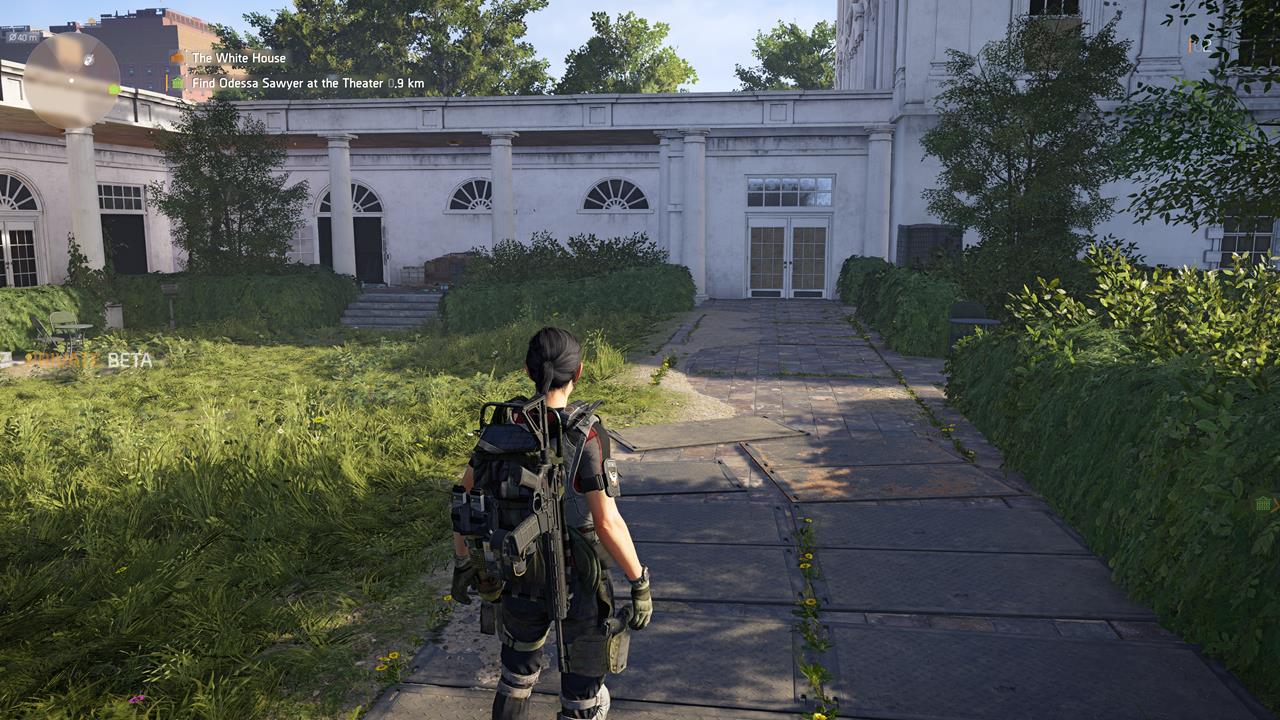The width and height of the screenshot is (1280, 720).
Task: Click the '0.9 km' distance text
Action: tap(405, 82)
